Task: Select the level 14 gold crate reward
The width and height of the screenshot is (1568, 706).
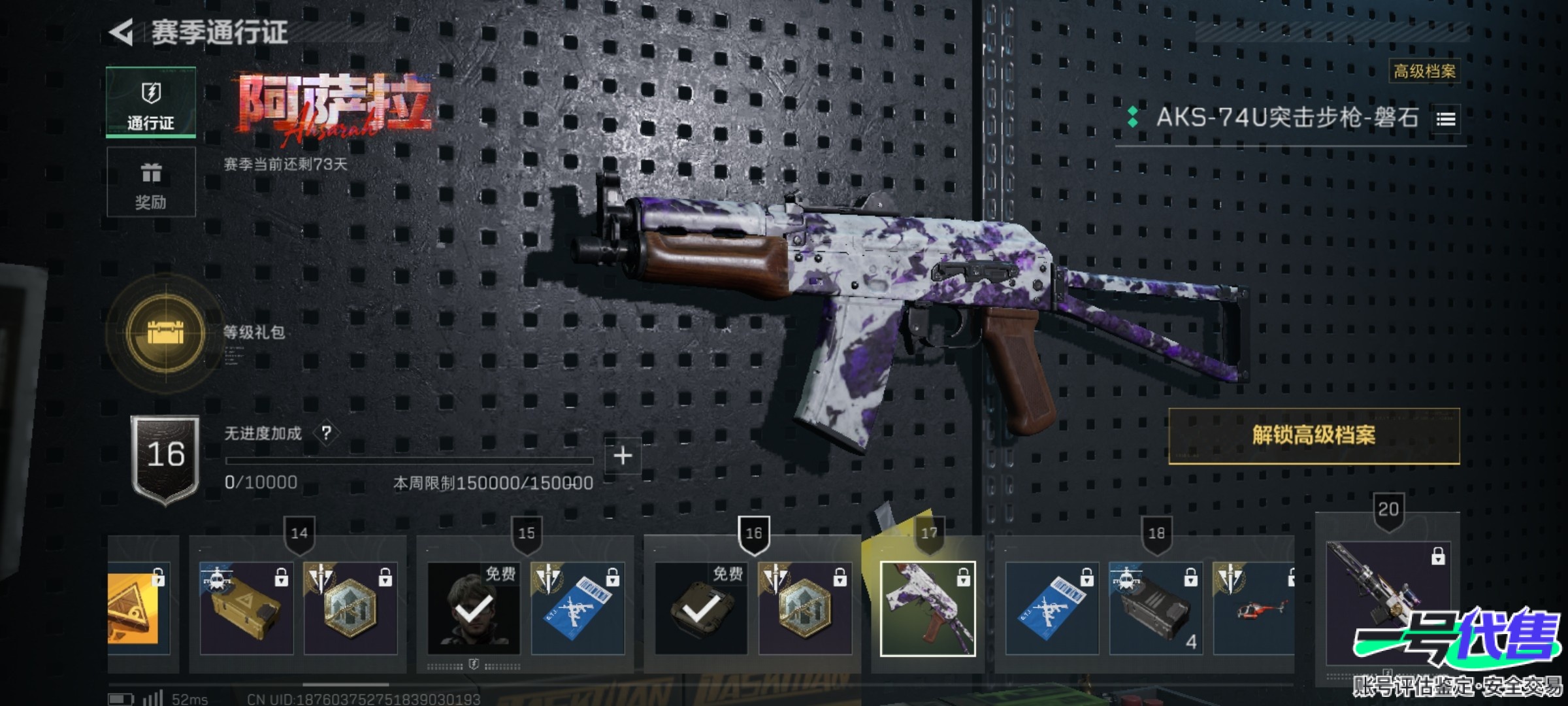Action: click(246, 608)
